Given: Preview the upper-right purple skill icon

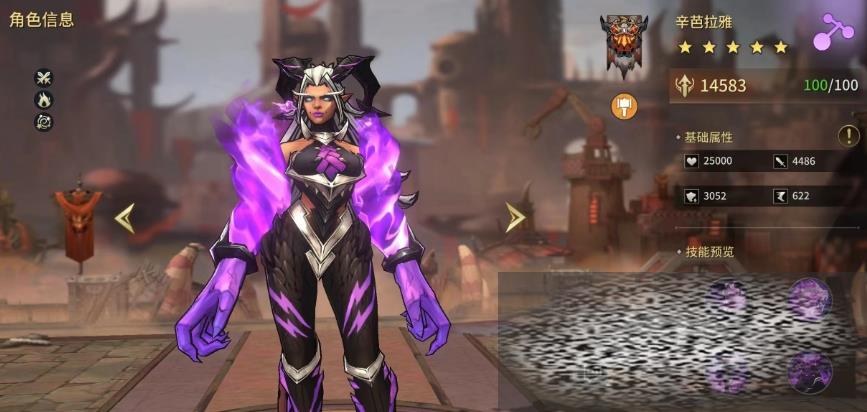Looking at the screenshot, I should tap(810, 299).
